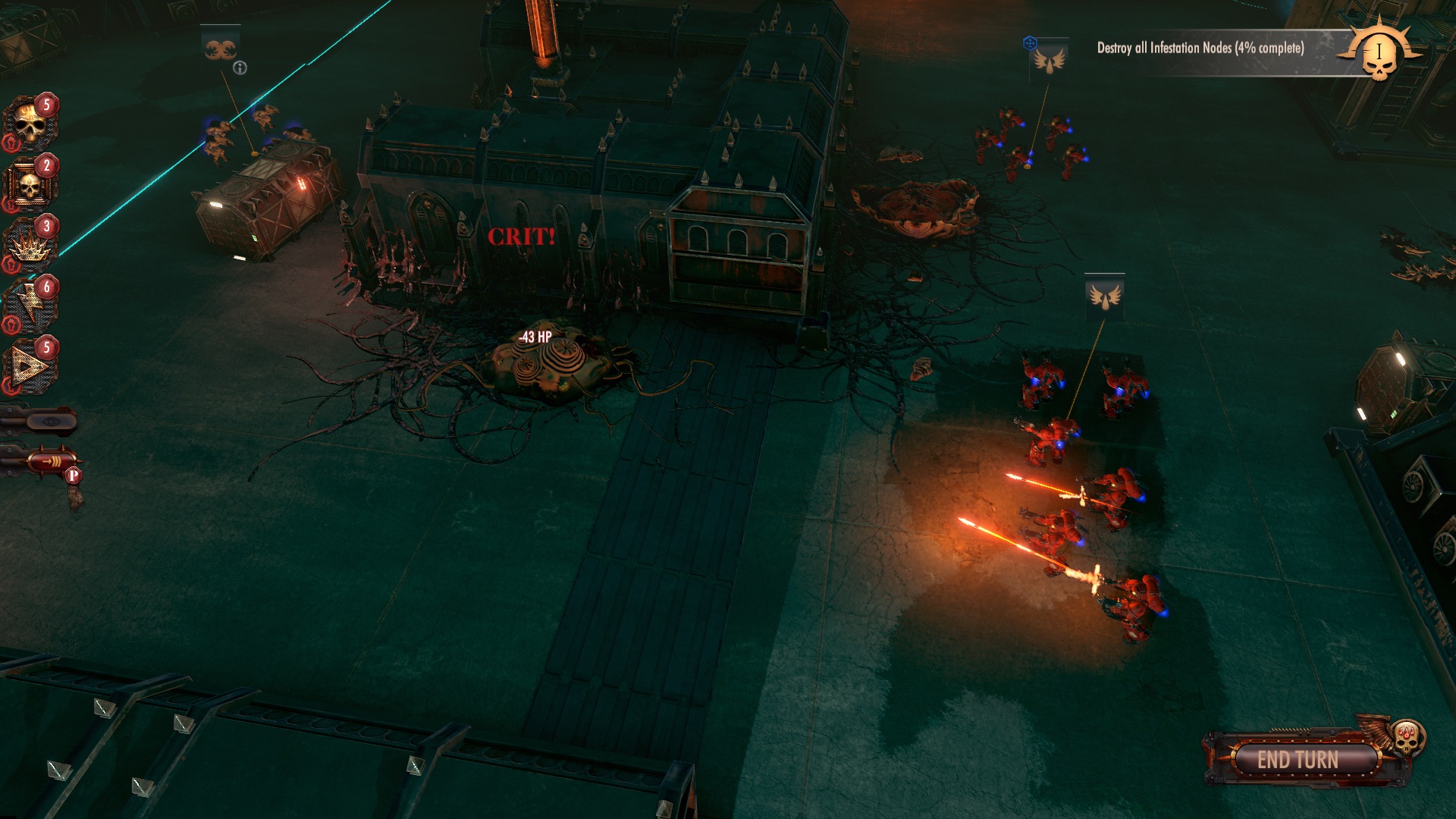End the current turn
Screen dimensions: 1456x819
point(1298,759)
